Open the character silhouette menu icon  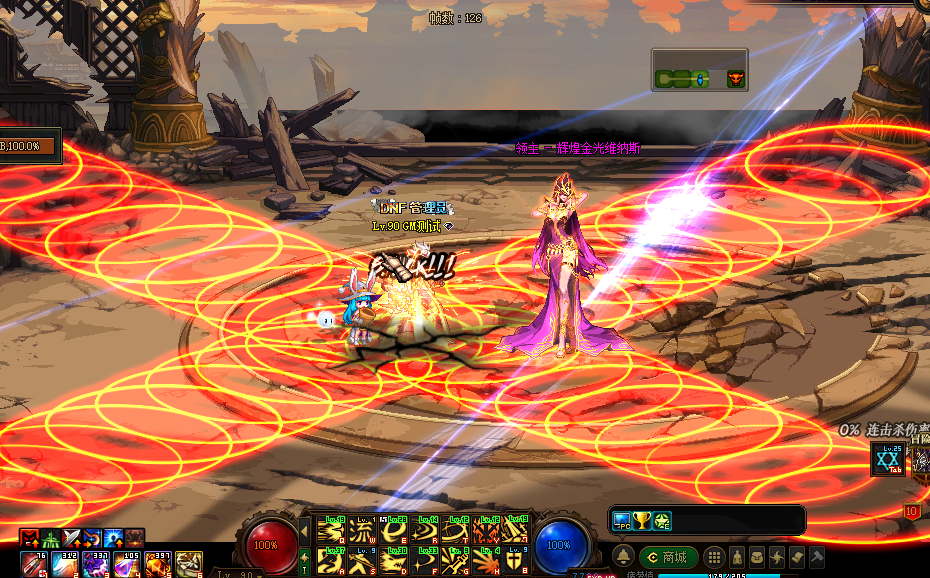737,557
